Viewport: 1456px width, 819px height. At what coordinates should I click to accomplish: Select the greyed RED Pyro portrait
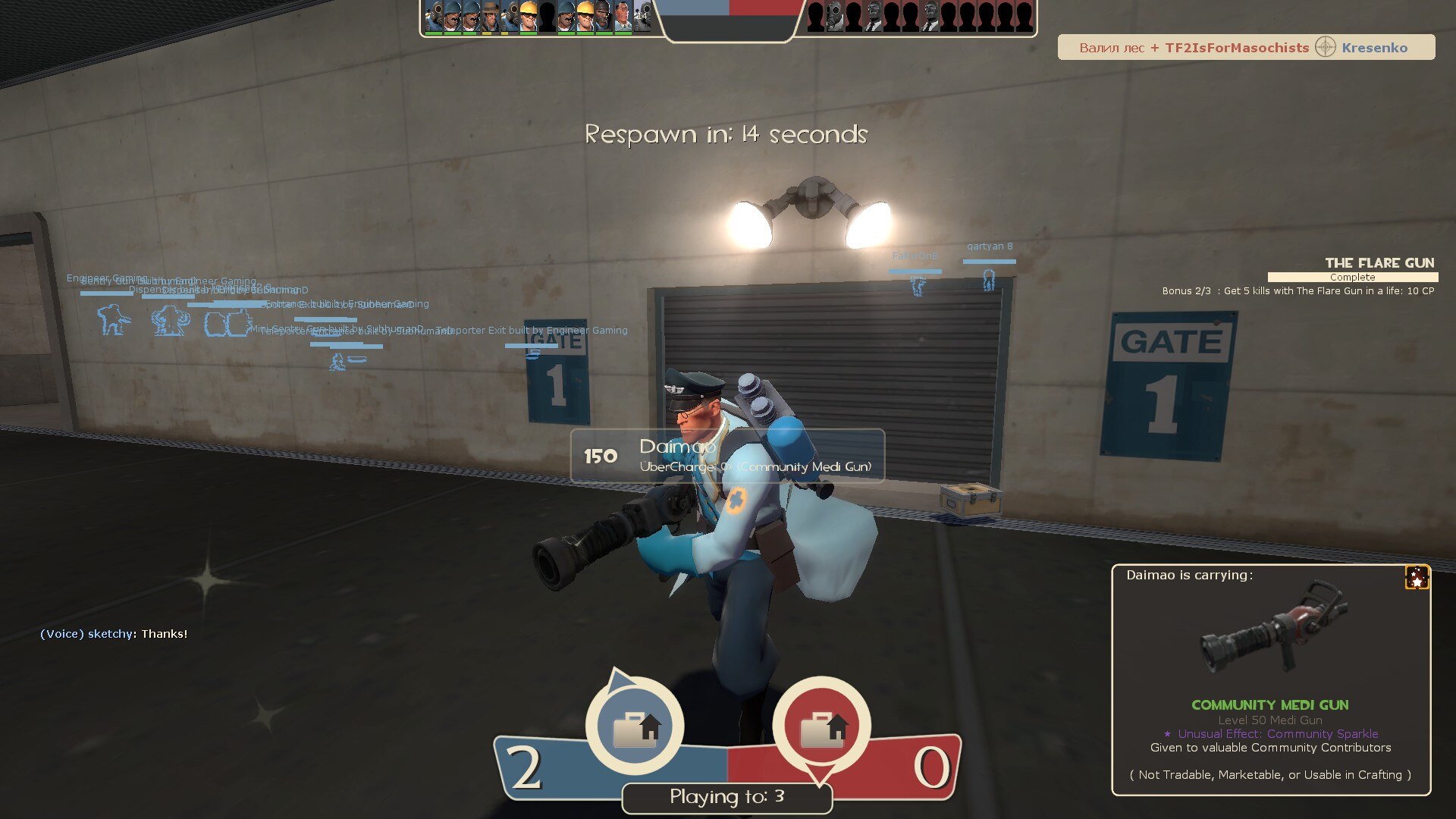pos(834,17)
